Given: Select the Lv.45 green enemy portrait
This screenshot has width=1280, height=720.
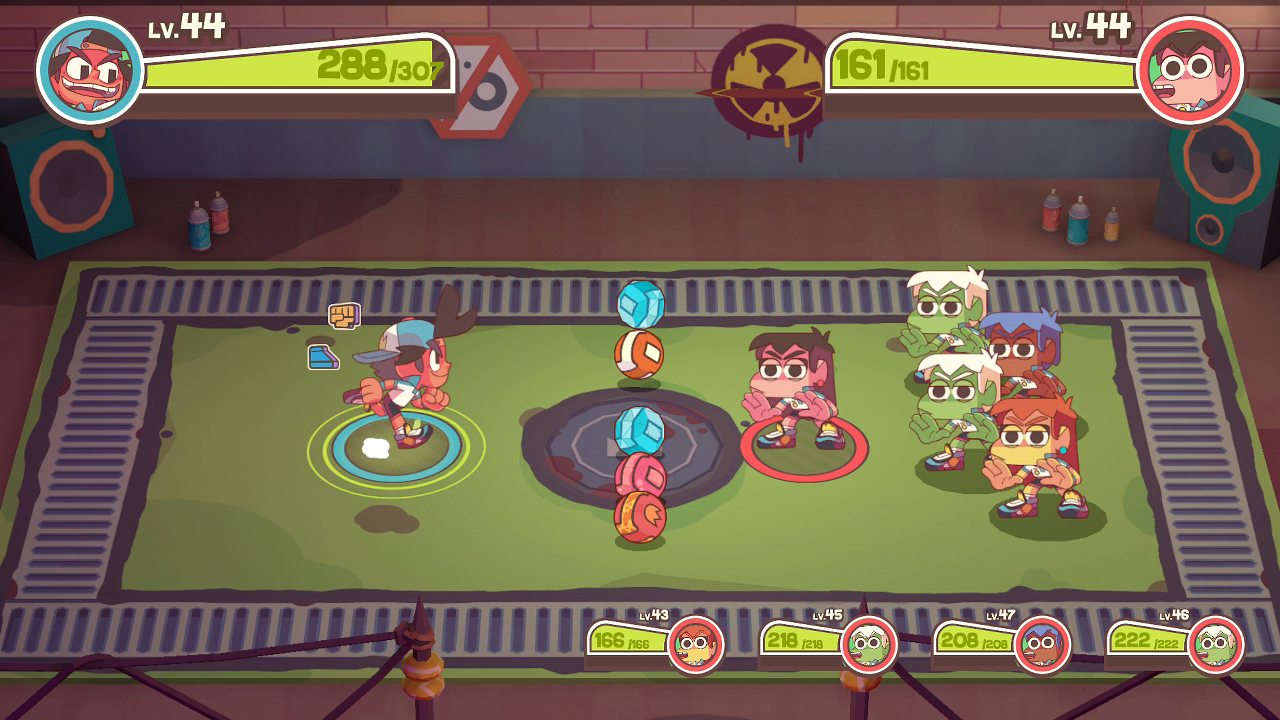Looking at the screenshot, I should (869, 644).
